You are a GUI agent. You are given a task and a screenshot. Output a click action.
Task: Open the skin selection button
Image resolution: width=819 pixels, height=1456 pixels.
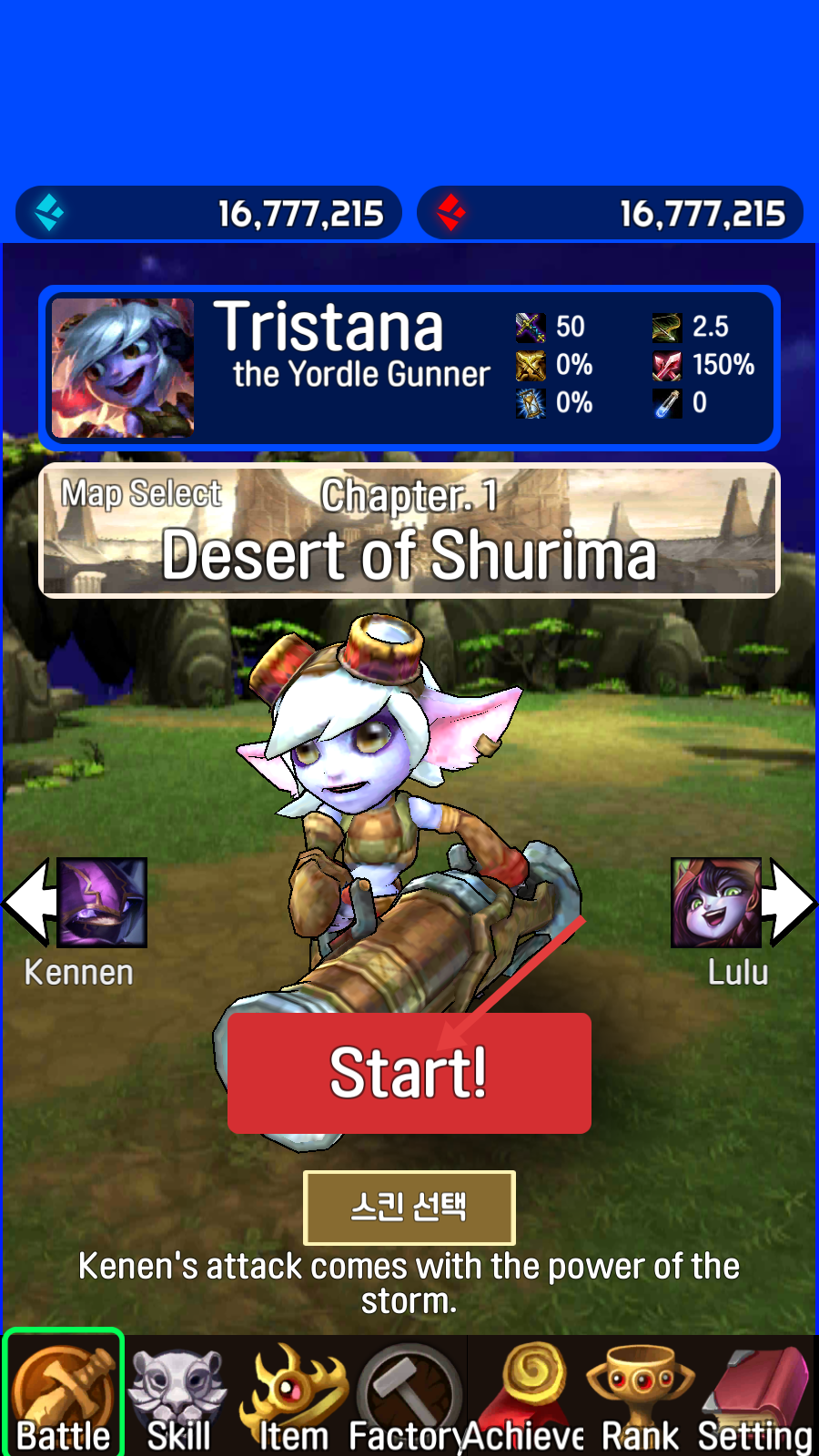(x=409, y=1208)
